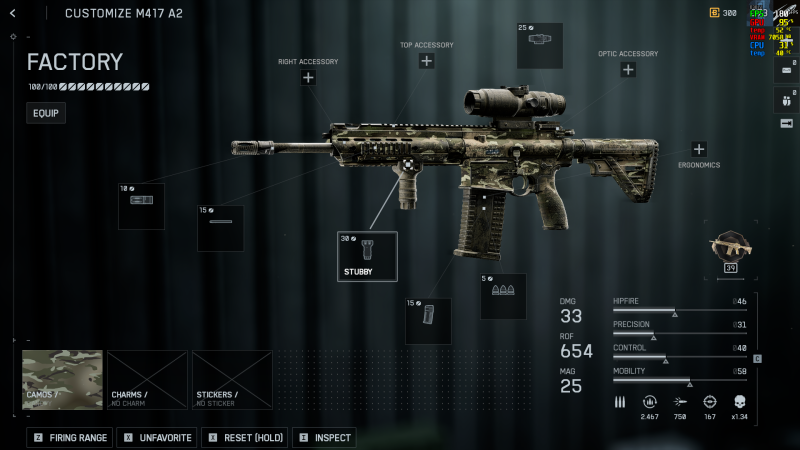Equip the Factory weapon package
Image resolution: width=800 pixels, height=450 pixels.
[46, 113]
